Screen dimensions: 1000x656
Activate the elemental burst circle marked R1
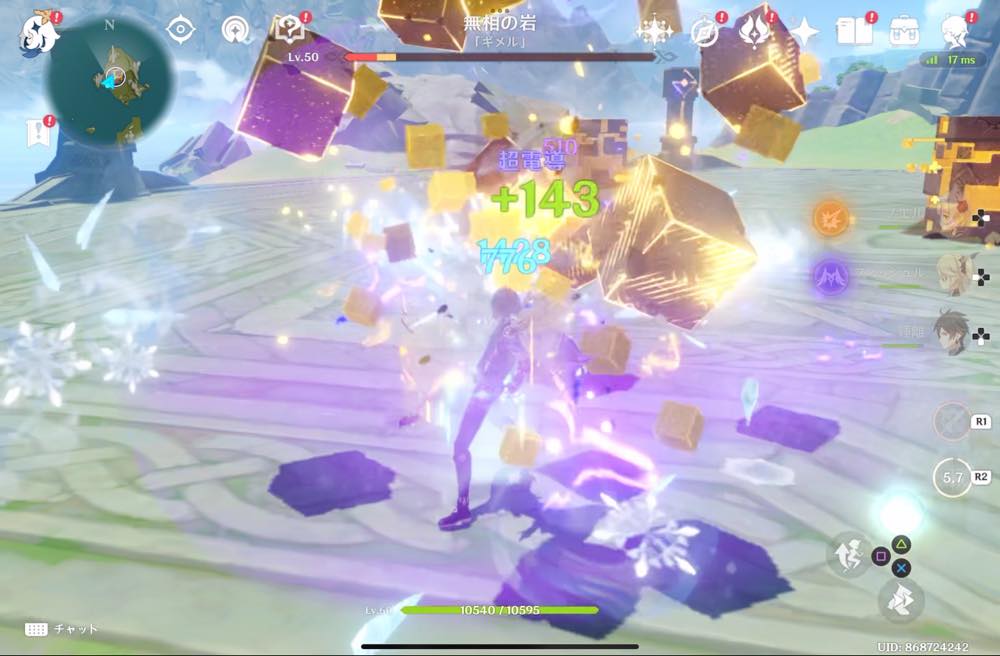pyautogui.click(x=952, y=421)
